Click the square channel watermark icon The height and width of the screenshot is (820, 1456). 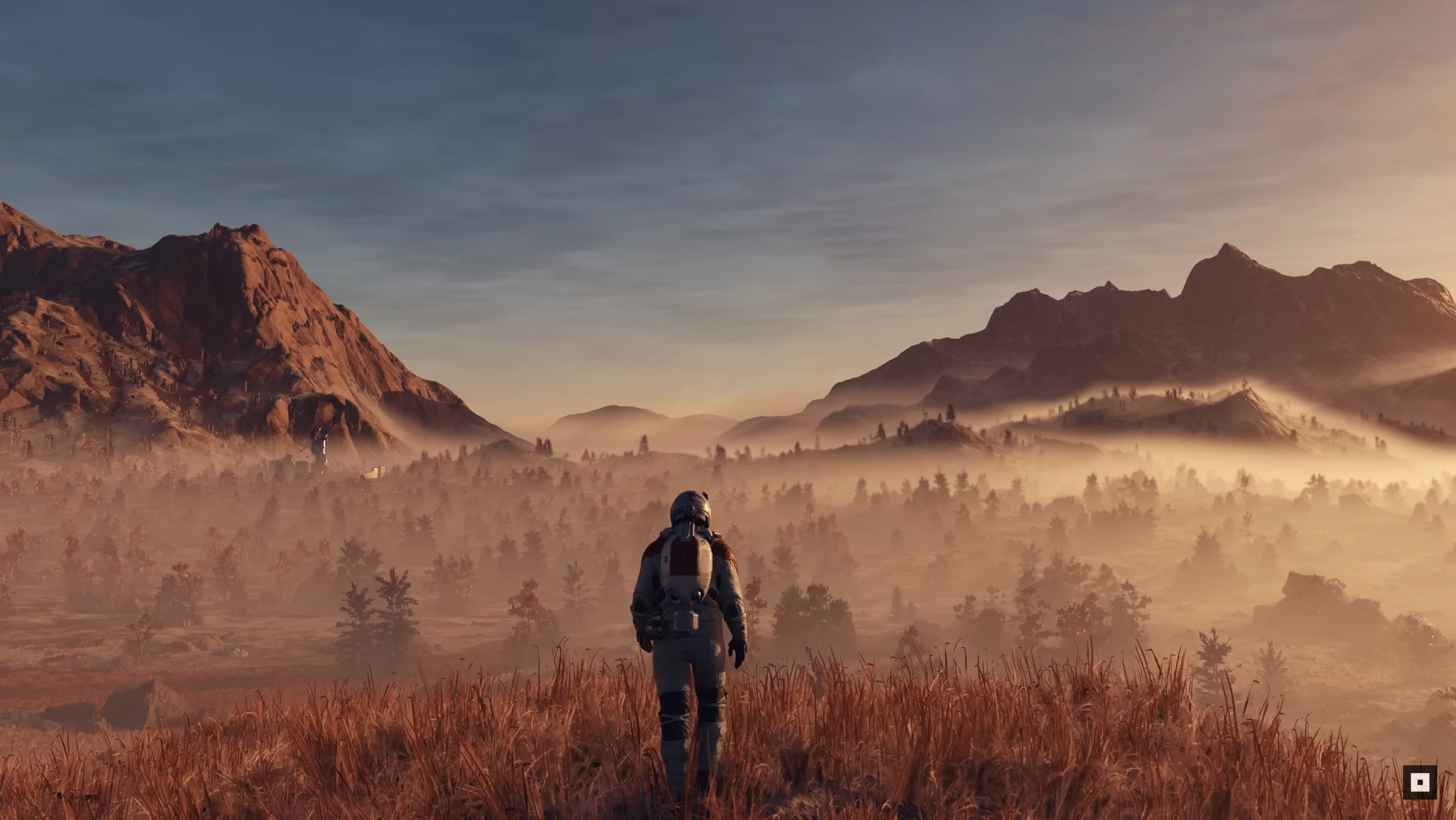click(1419, 782)
